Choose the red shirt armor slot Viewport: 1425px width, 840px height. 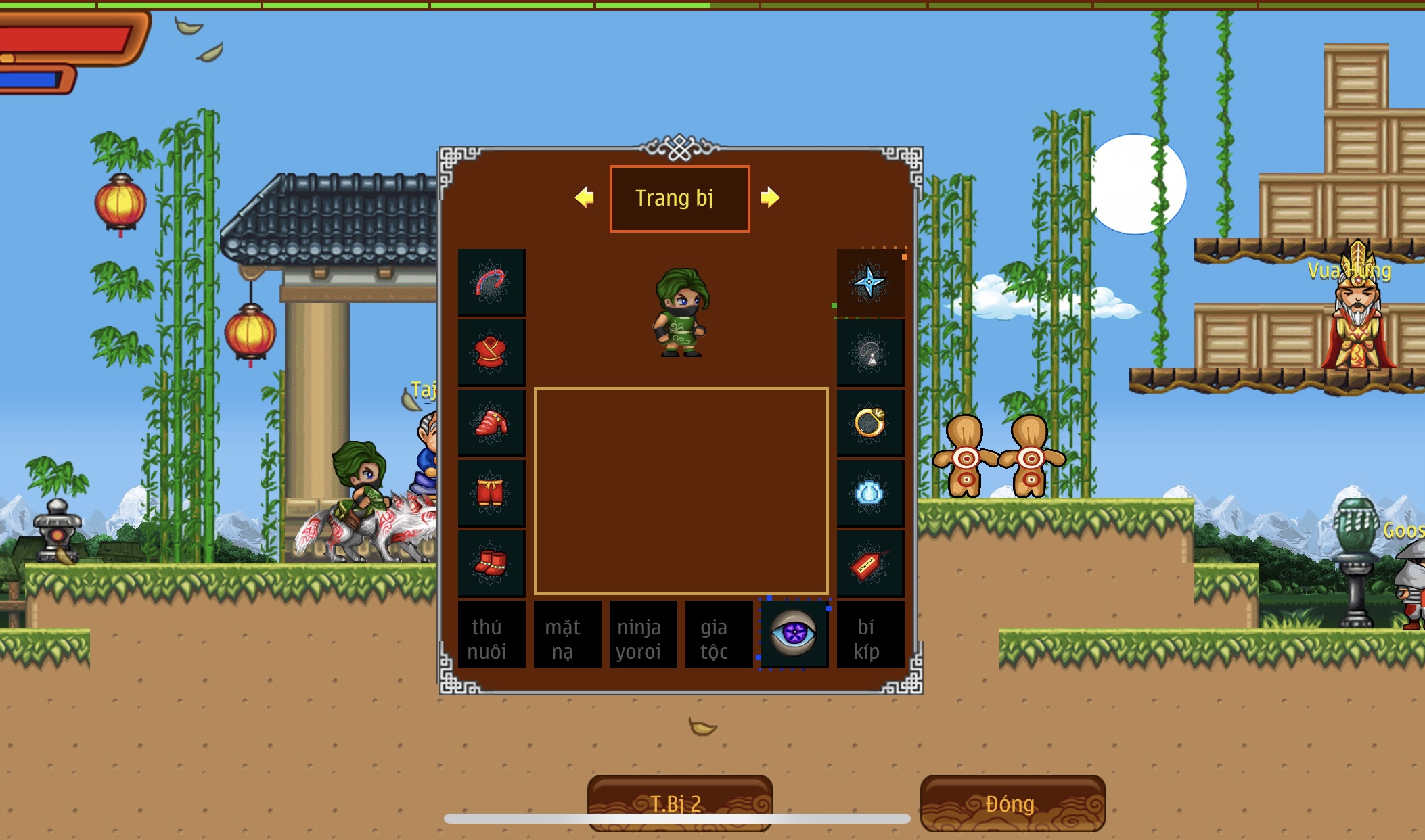pos(491,353)
